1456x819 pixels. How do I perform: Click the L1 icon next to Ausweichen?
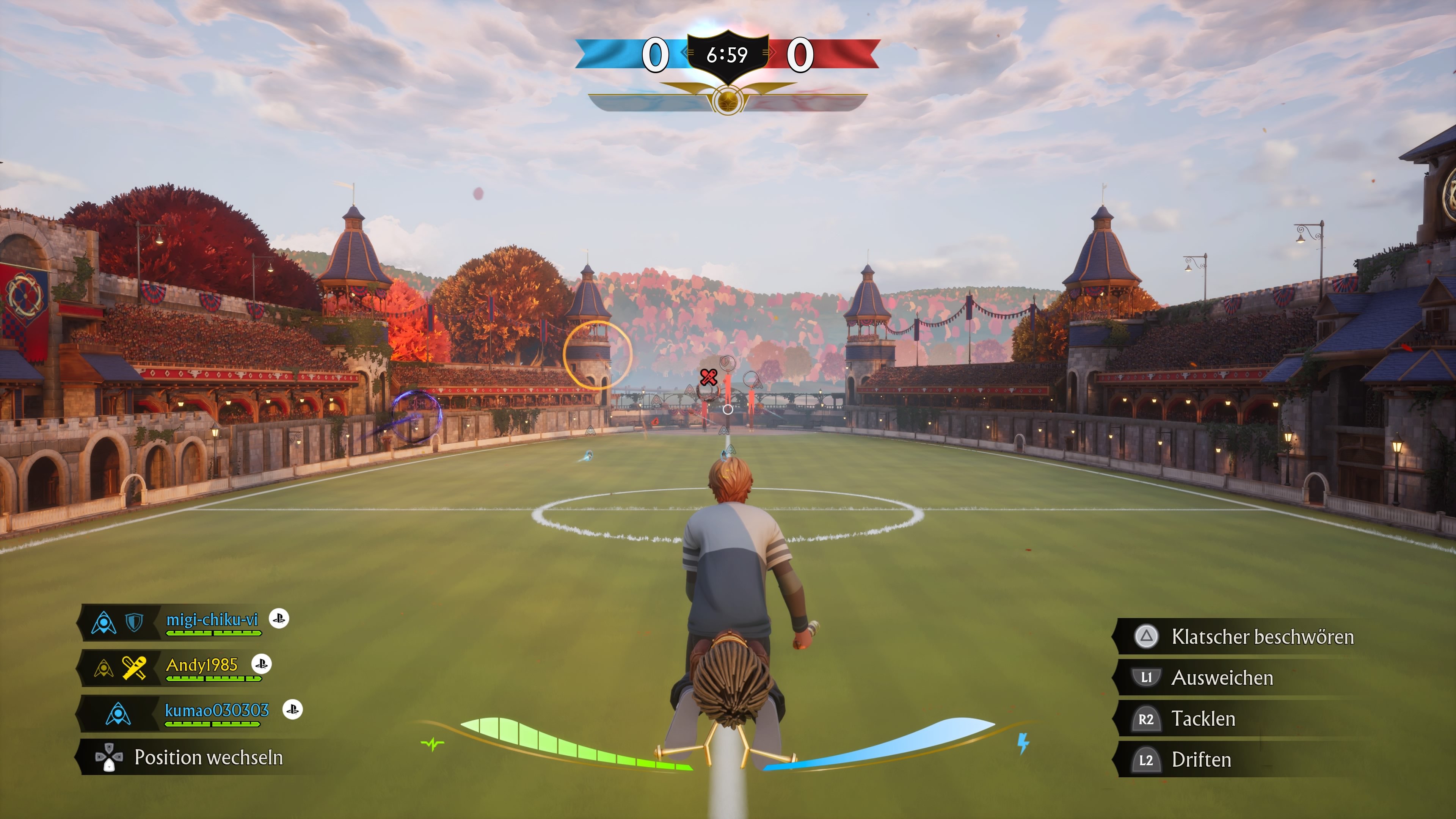(x=1146, y=677)
